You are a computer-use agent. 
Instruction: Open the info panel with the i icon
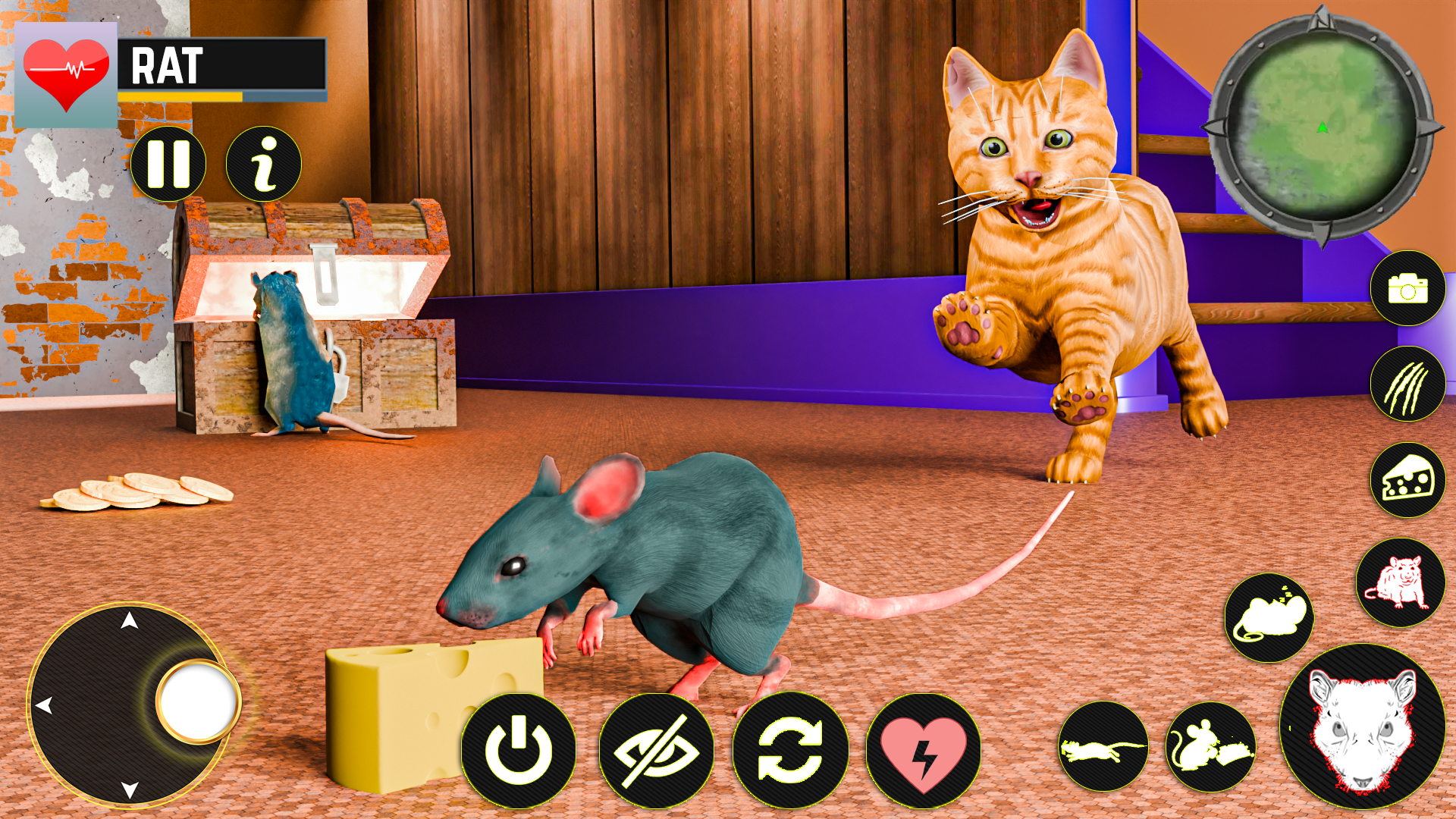point(263,165)
